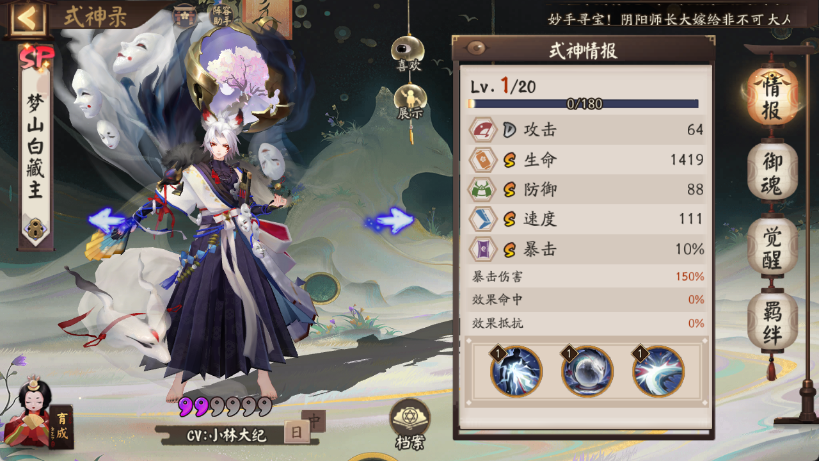View the first lightning strike skill
819x461 pixels.
(515, 371)
